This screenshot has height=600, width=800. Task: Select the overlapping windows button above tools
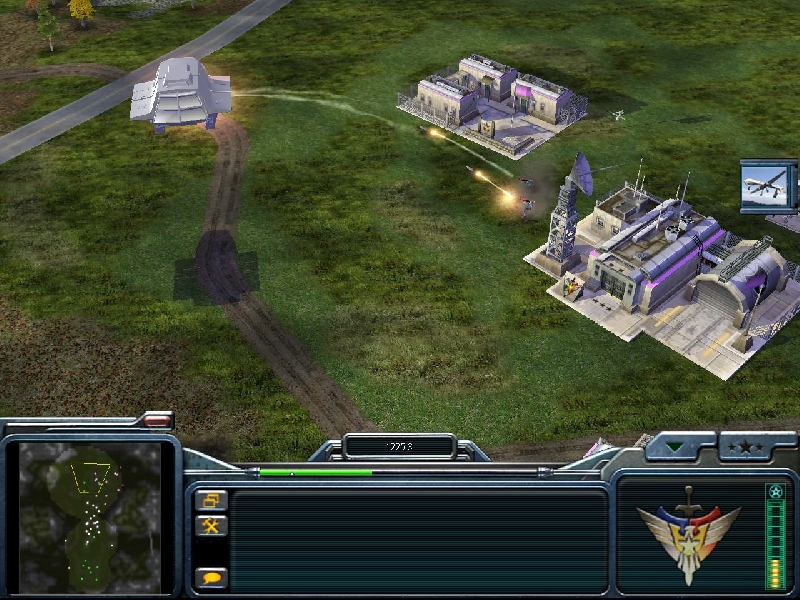tap(211, 500)
